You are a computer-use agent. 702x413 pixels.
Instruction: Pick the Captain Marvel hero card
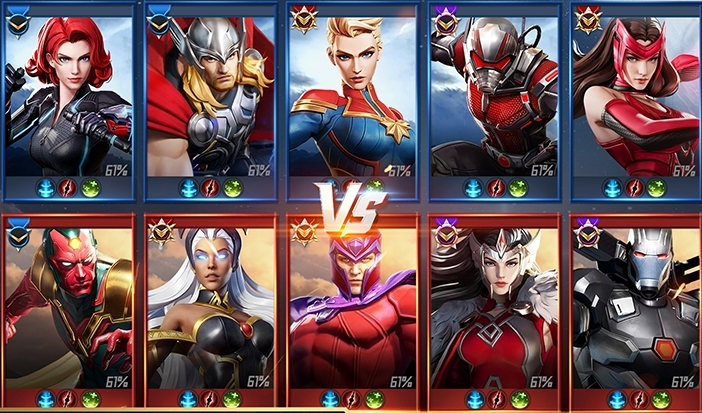click(x=351, y=95)
